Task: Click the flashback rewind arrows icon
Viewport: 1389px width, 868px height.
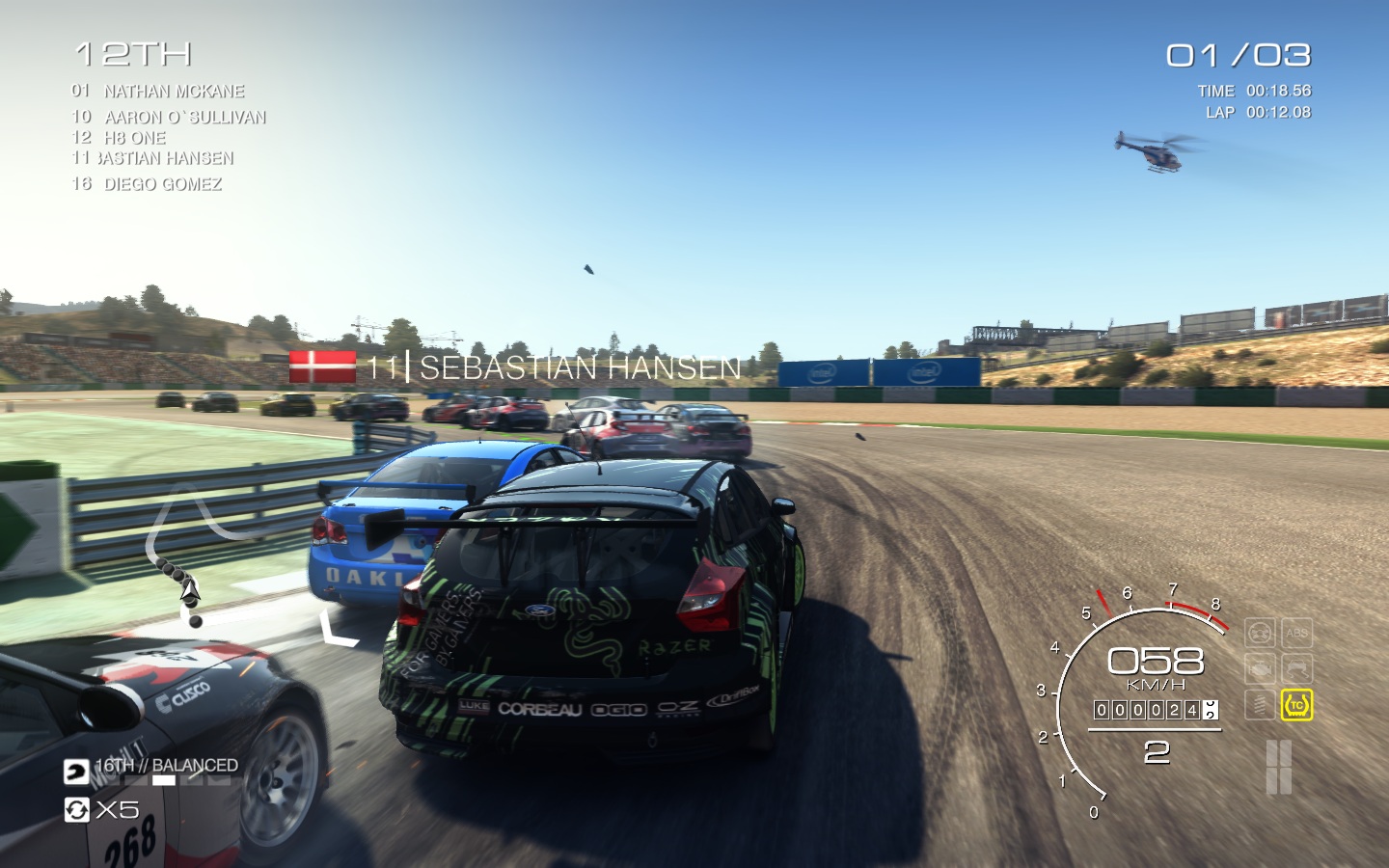Action: coord(76,809)
